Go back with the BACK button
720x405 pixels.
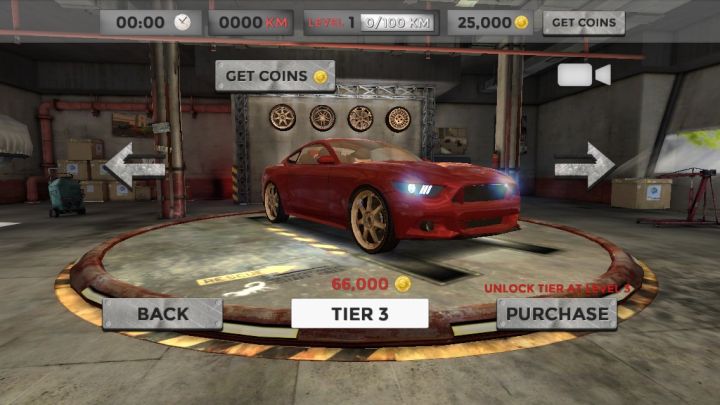point(162,313)
